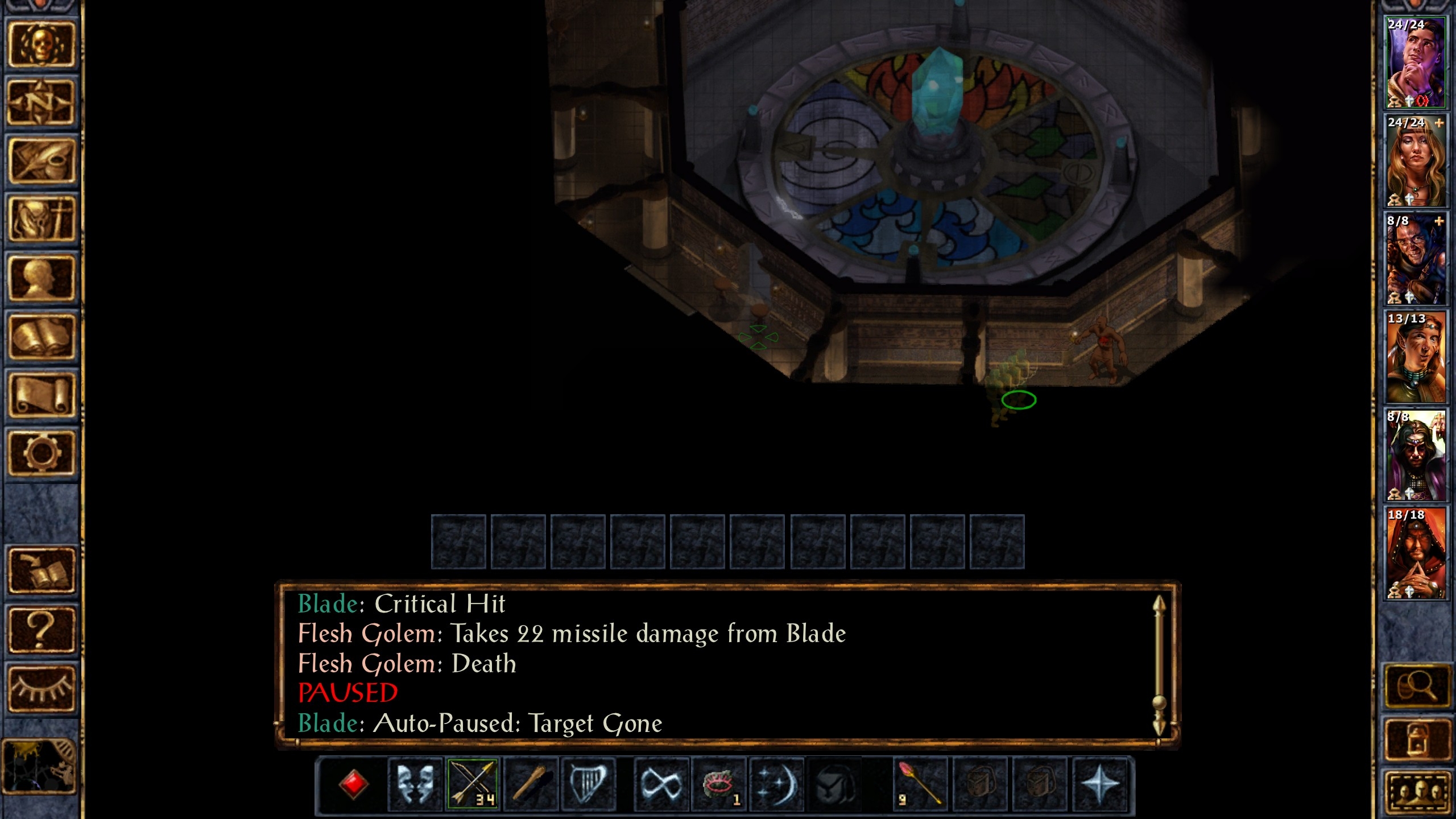1456x819 pixels.
Task: Quick save with the book-arrow button
Action: coord(41,571)
